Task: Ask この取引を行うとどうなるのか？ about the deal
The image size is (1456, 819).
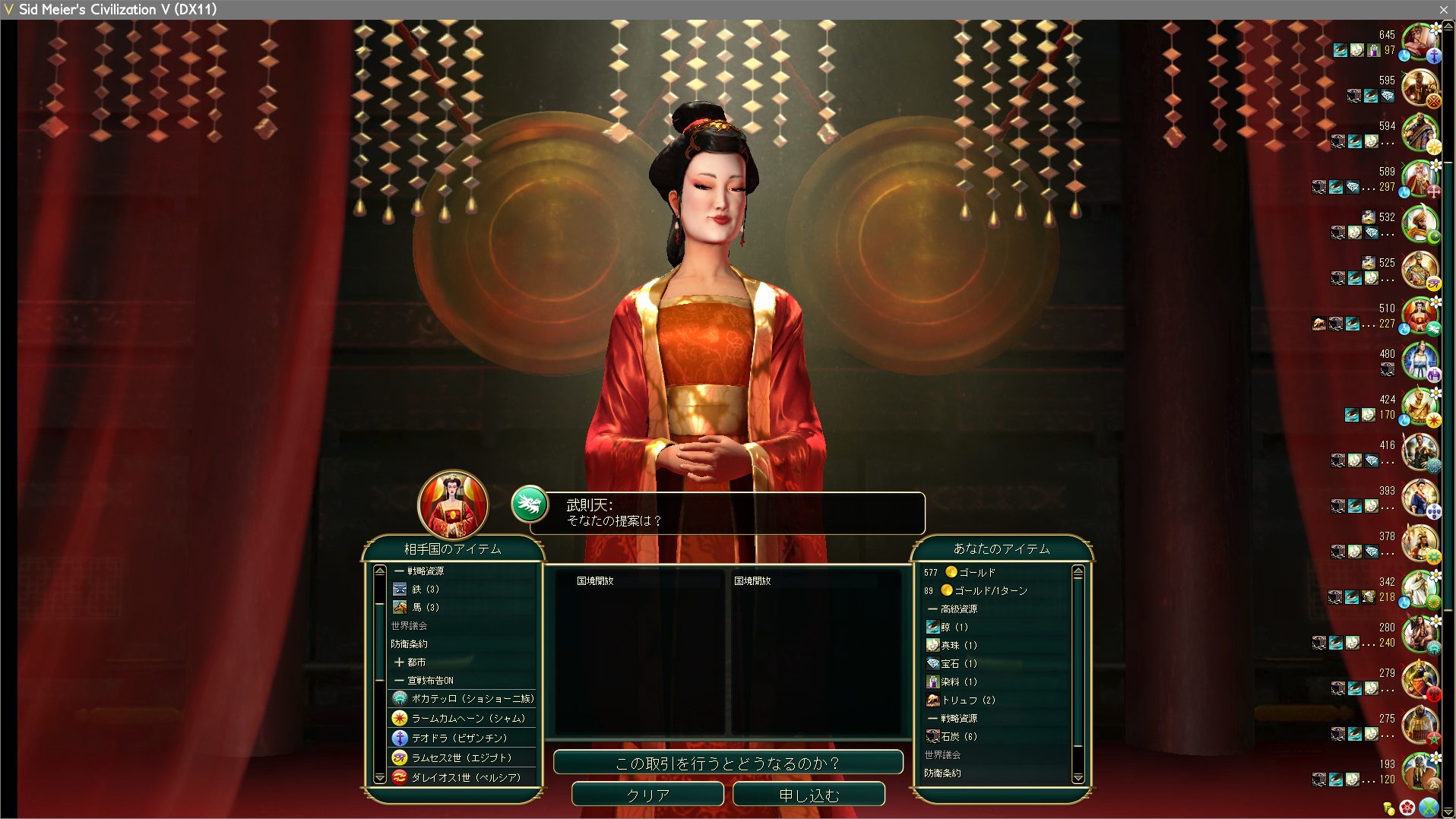Action: click(727, 763)
